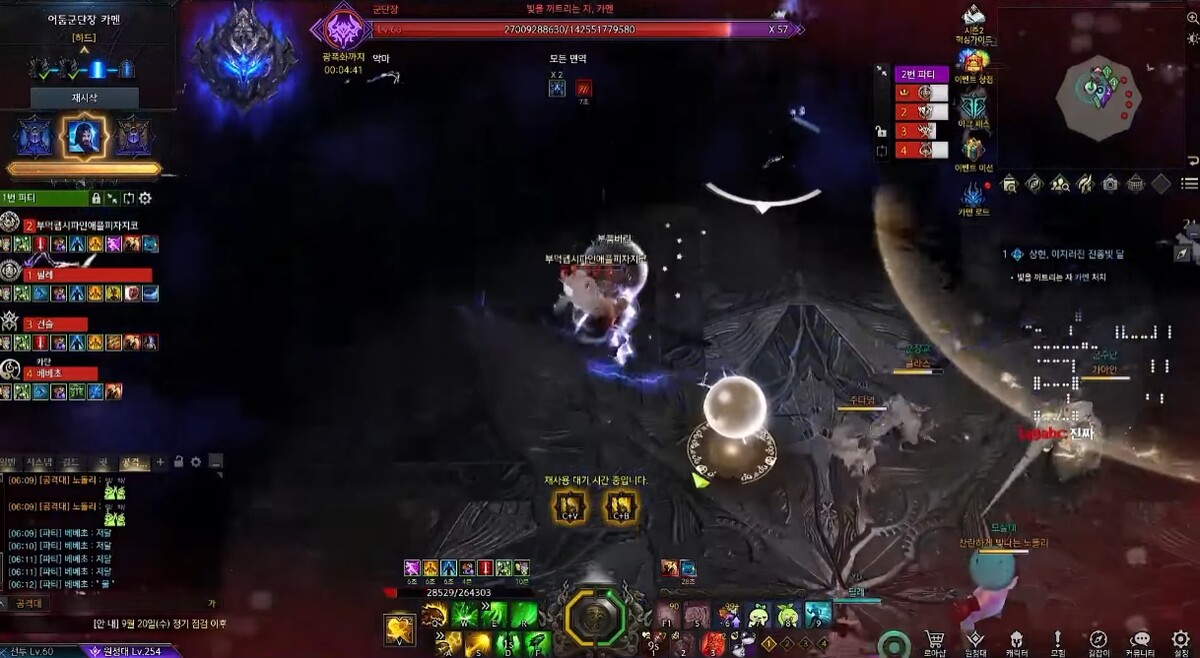Open the 설정 settings gear menu
Viewport: 1200px width, 658px height.
click(1182, 641)
